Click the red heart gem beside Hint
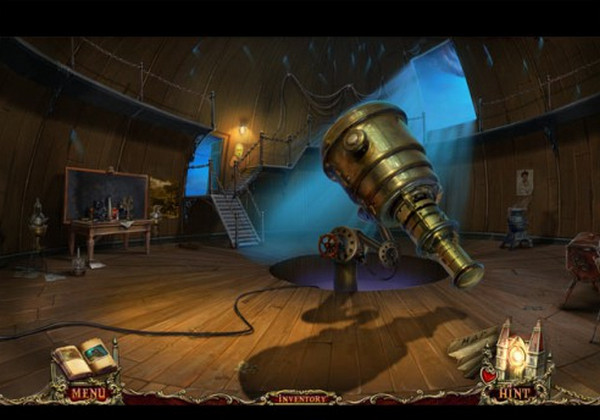Screen dimensions: 600x420 pos(488,375)
